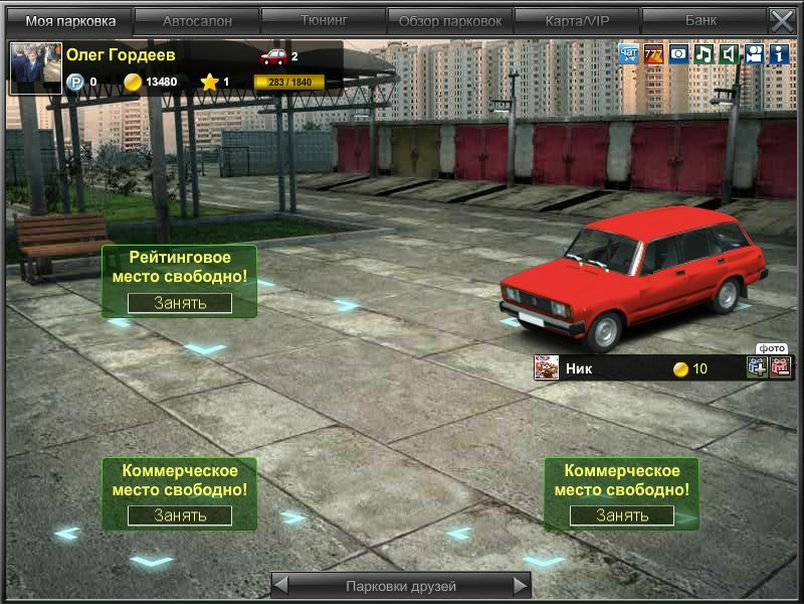Add Ник as friend with the plus icon
The image size is (804, 604).
click(x=757, y=367)
